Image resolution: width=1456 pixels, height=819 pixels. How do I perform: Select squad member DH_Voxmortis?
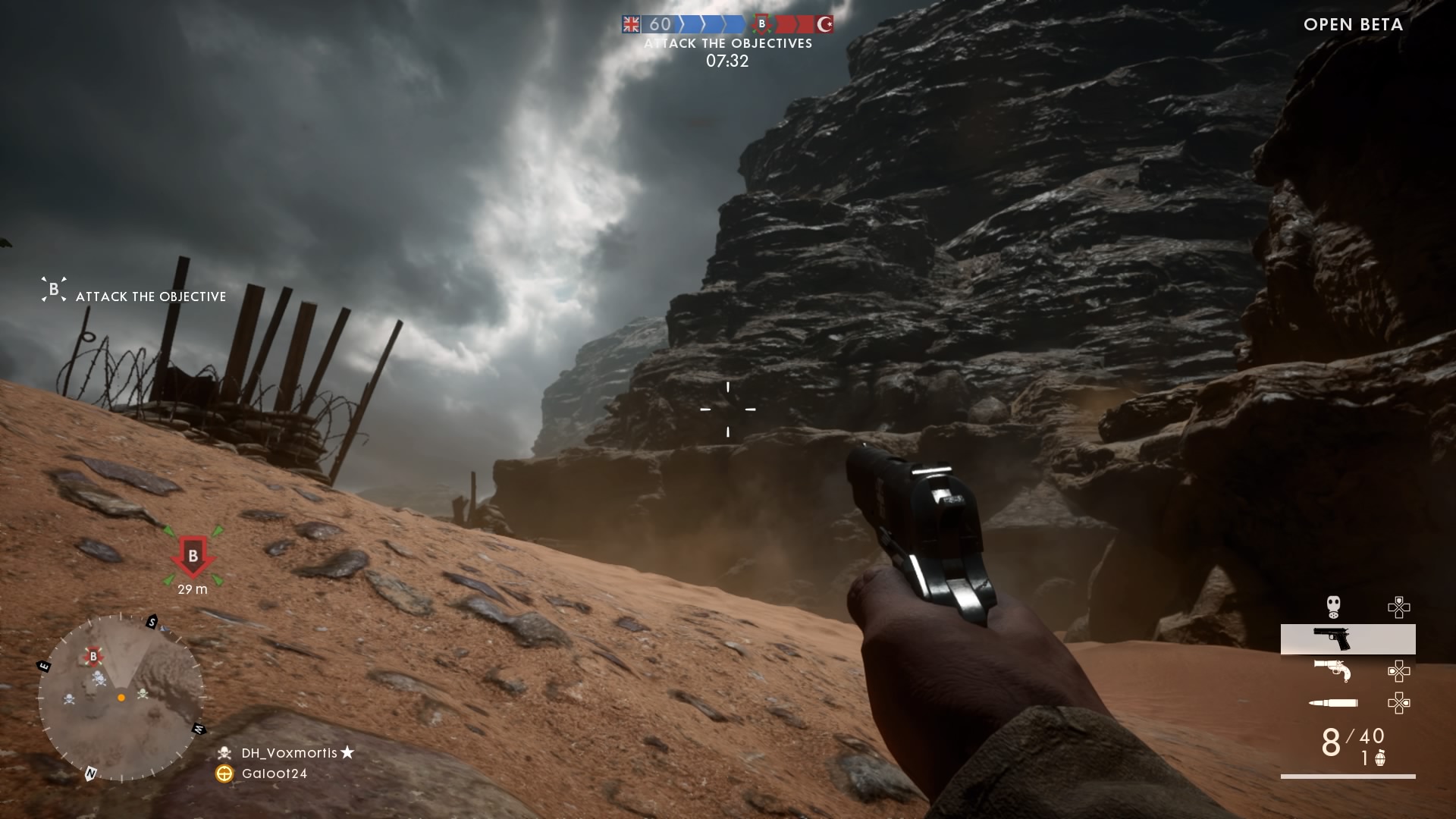[x=289, y=753]
